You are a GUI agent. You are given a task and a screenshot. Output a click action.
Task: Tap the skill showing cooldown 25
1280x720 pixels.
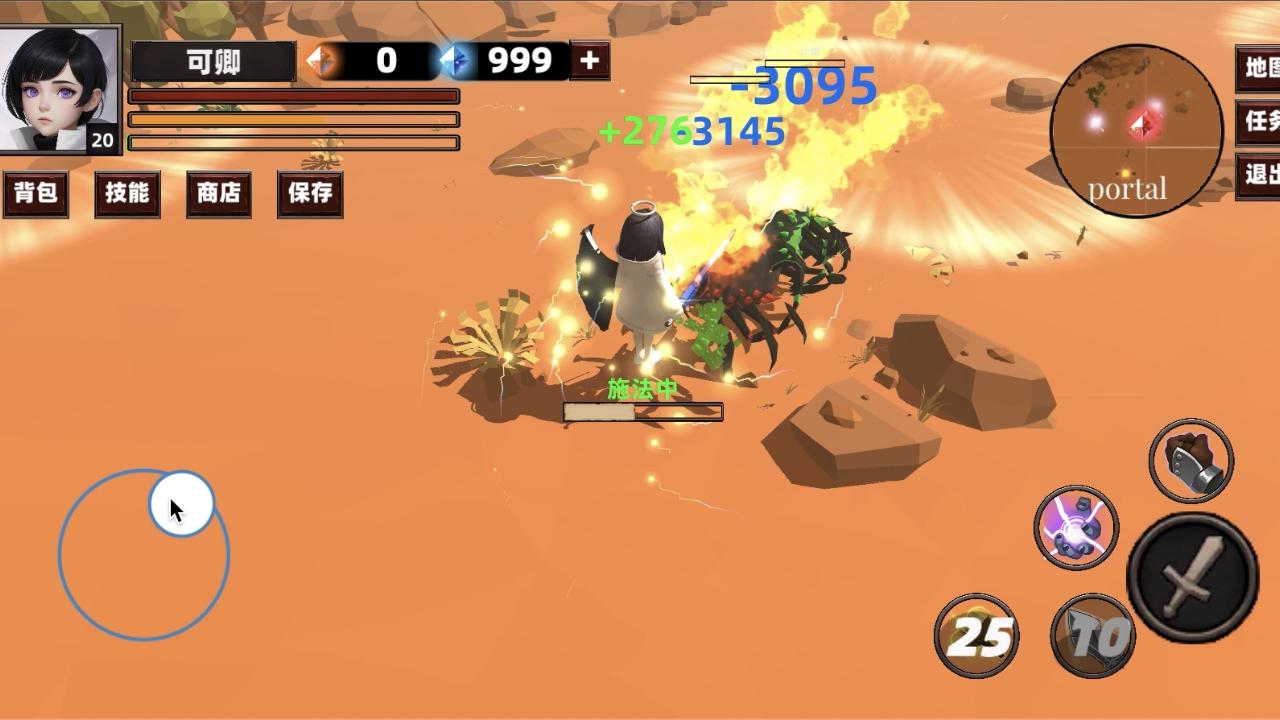point(977,635)
